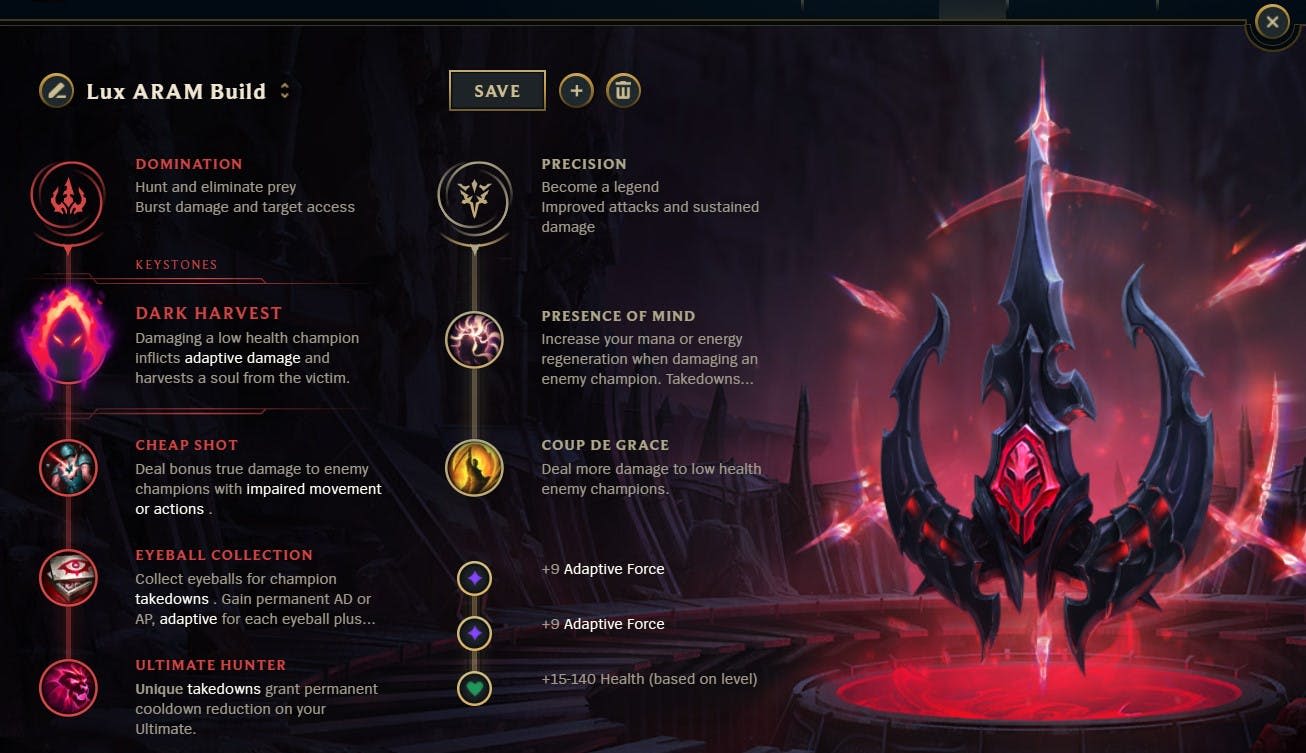
Task: Select the Eyeball Collection rune icon
Action: [x=66, y=575]
